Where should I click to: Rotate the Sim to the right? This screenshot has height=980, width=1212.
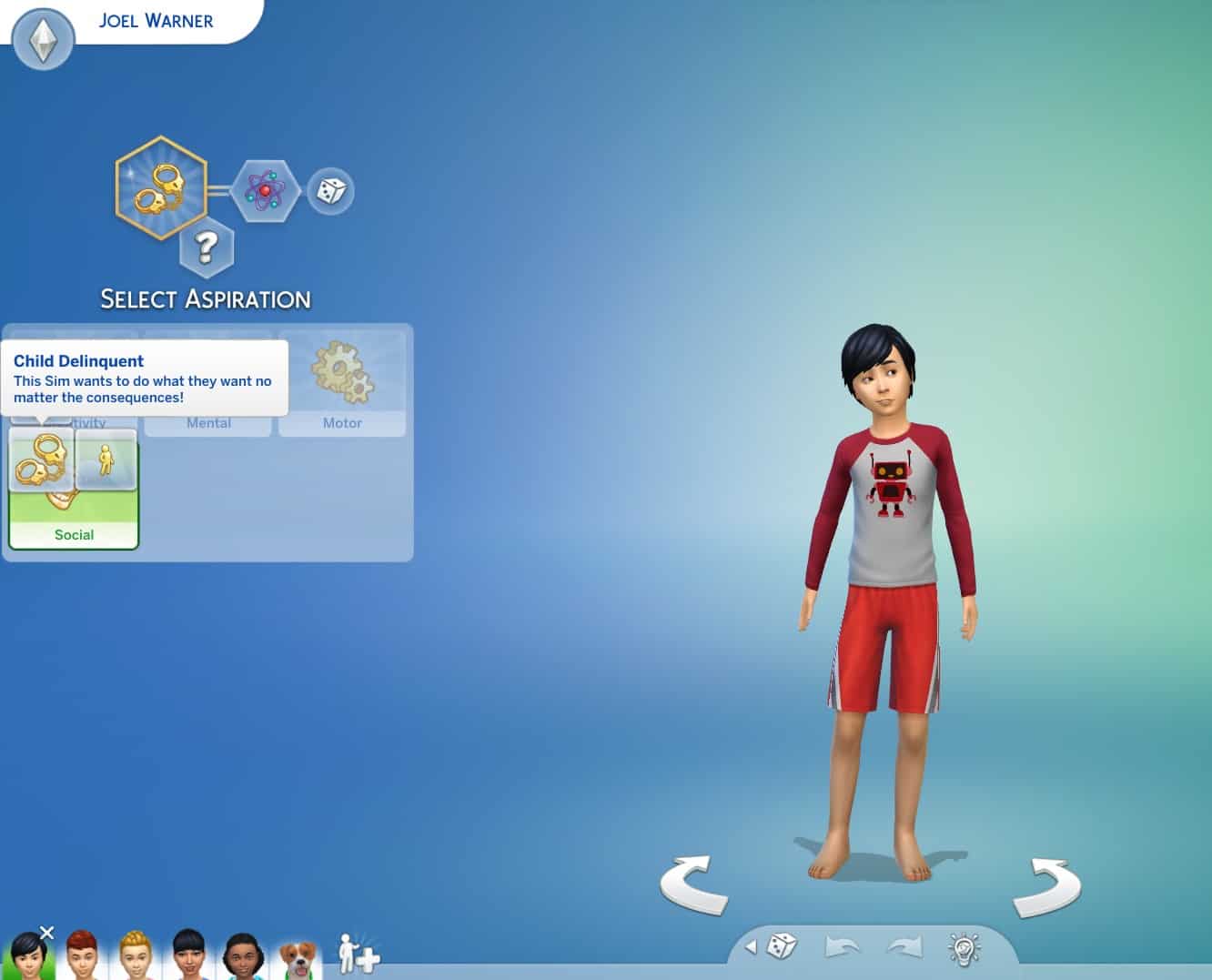1047,886
